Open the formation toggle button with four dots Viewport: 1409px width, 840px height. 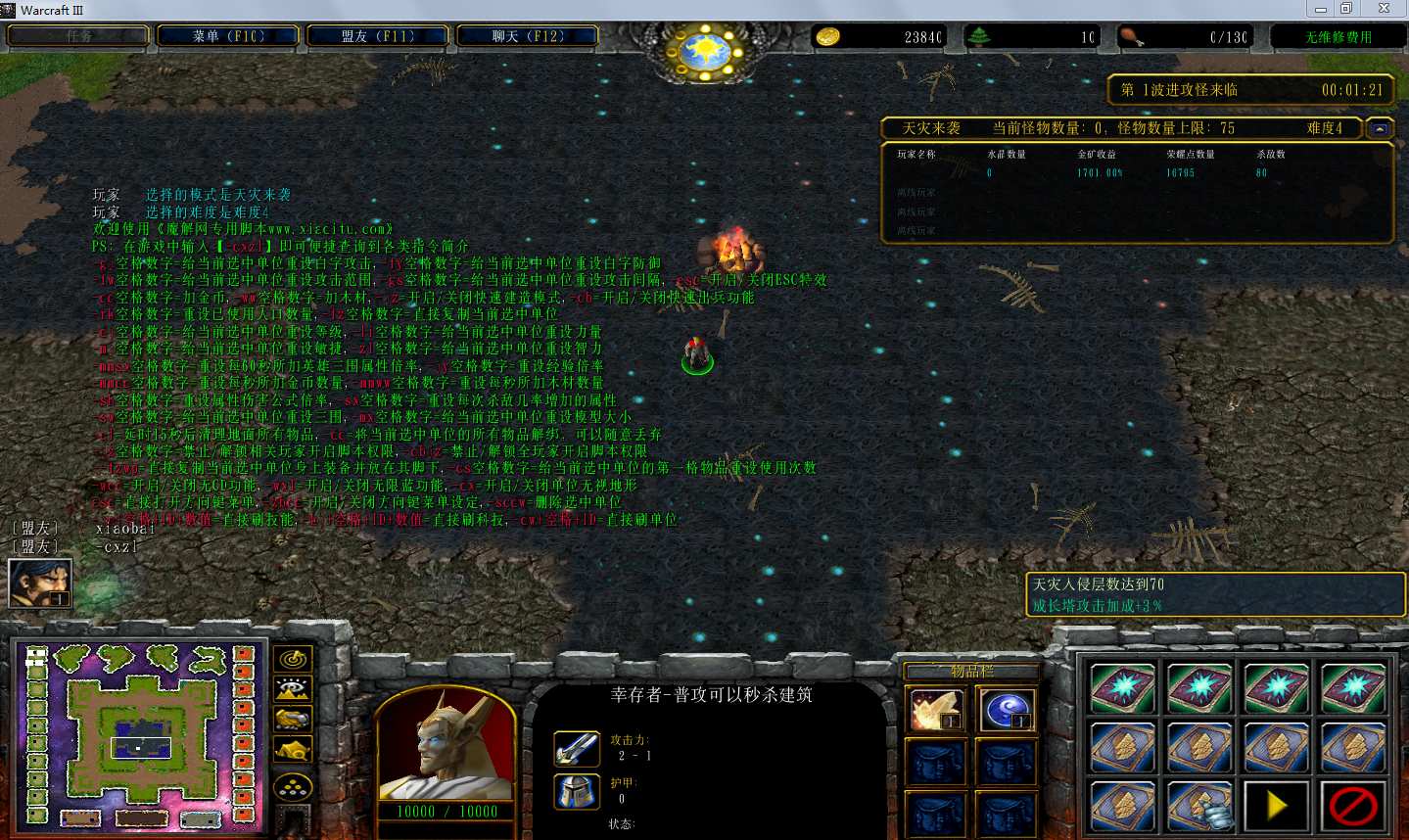point(293,786)
